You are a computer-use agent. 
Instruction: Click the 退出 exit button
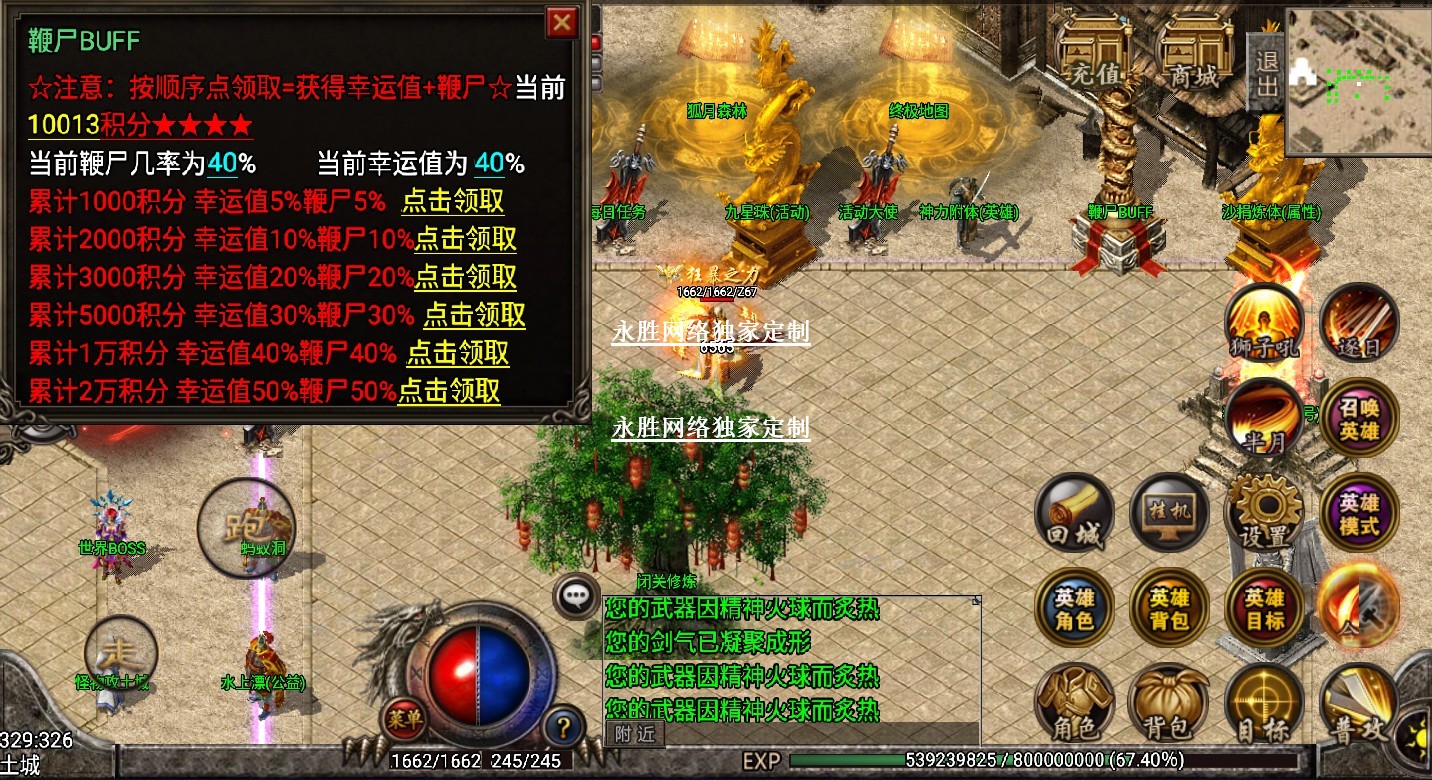point(1266,72)
